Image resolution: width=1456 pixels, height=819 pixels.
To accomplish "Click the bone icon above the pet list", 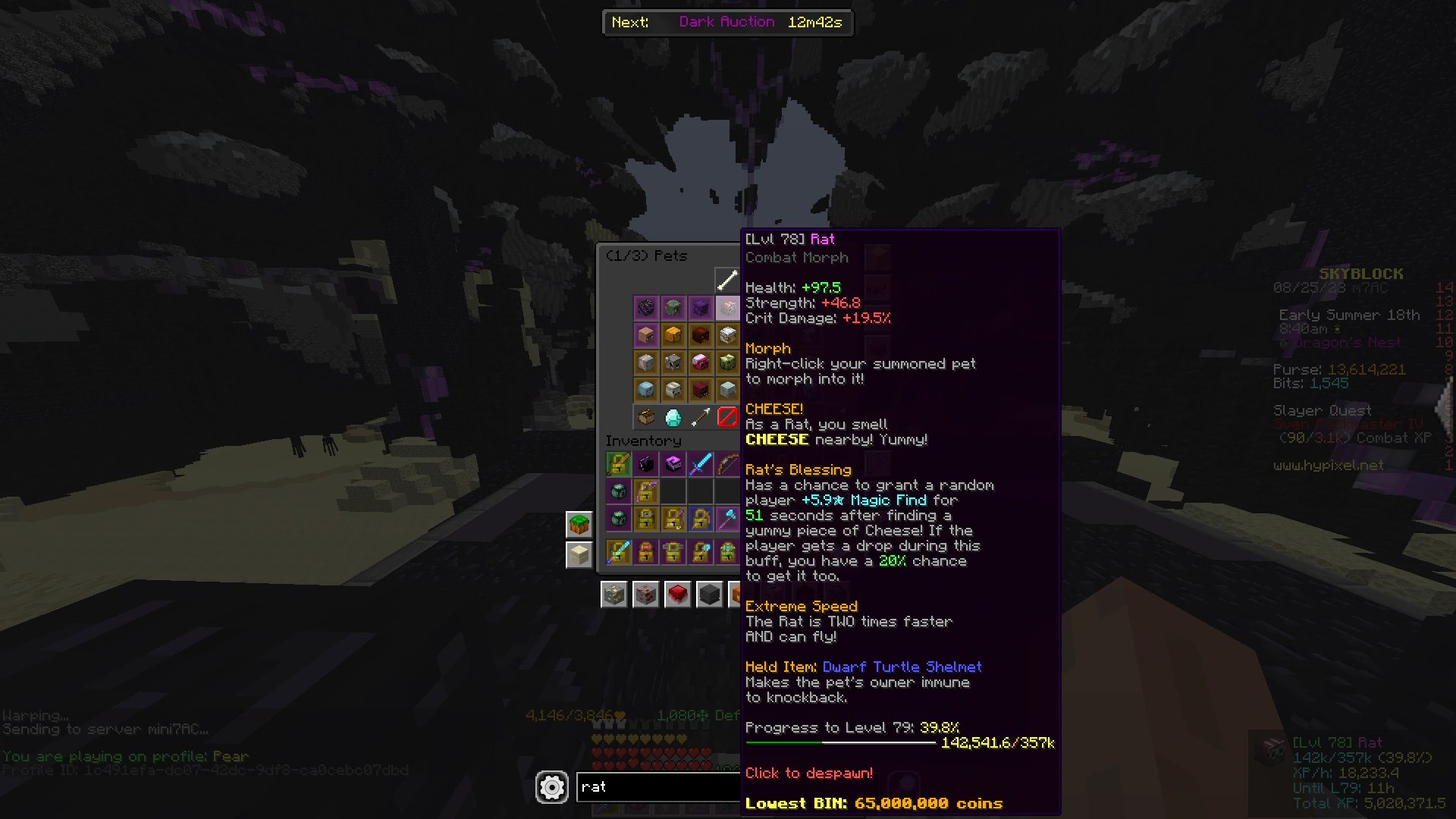I will point(726,279).
